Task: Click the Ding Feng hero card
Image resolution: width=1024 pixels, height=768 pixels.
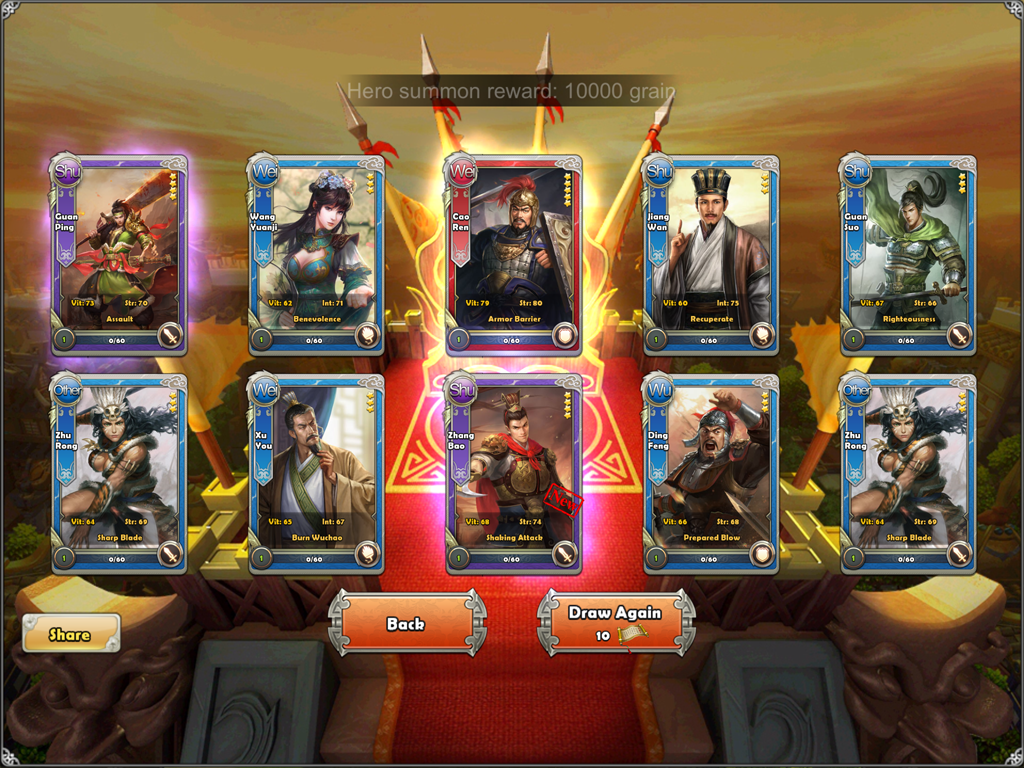Action: pyautogui.click(x=710, y=474)
